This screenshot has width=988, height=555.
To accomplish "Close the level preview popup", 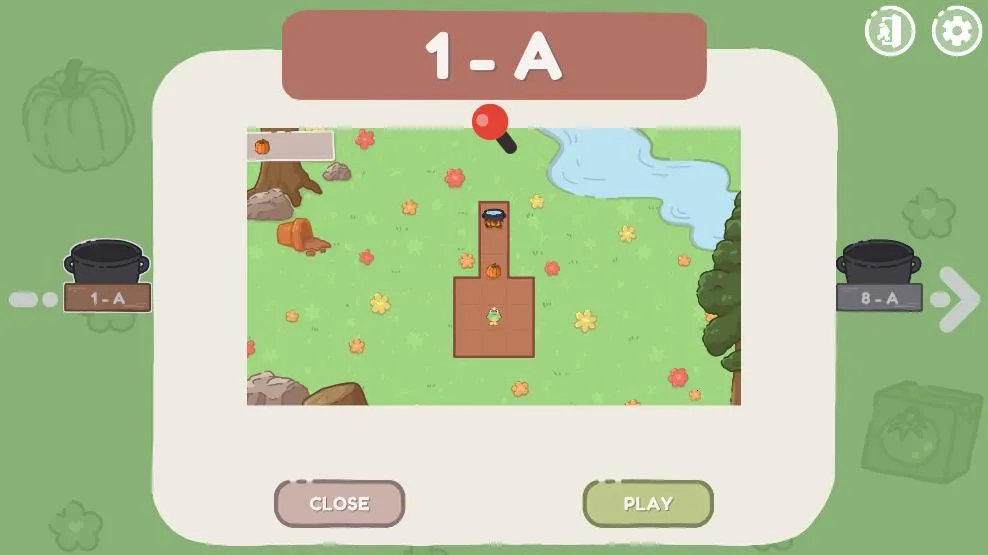I will tap(339, 503).
